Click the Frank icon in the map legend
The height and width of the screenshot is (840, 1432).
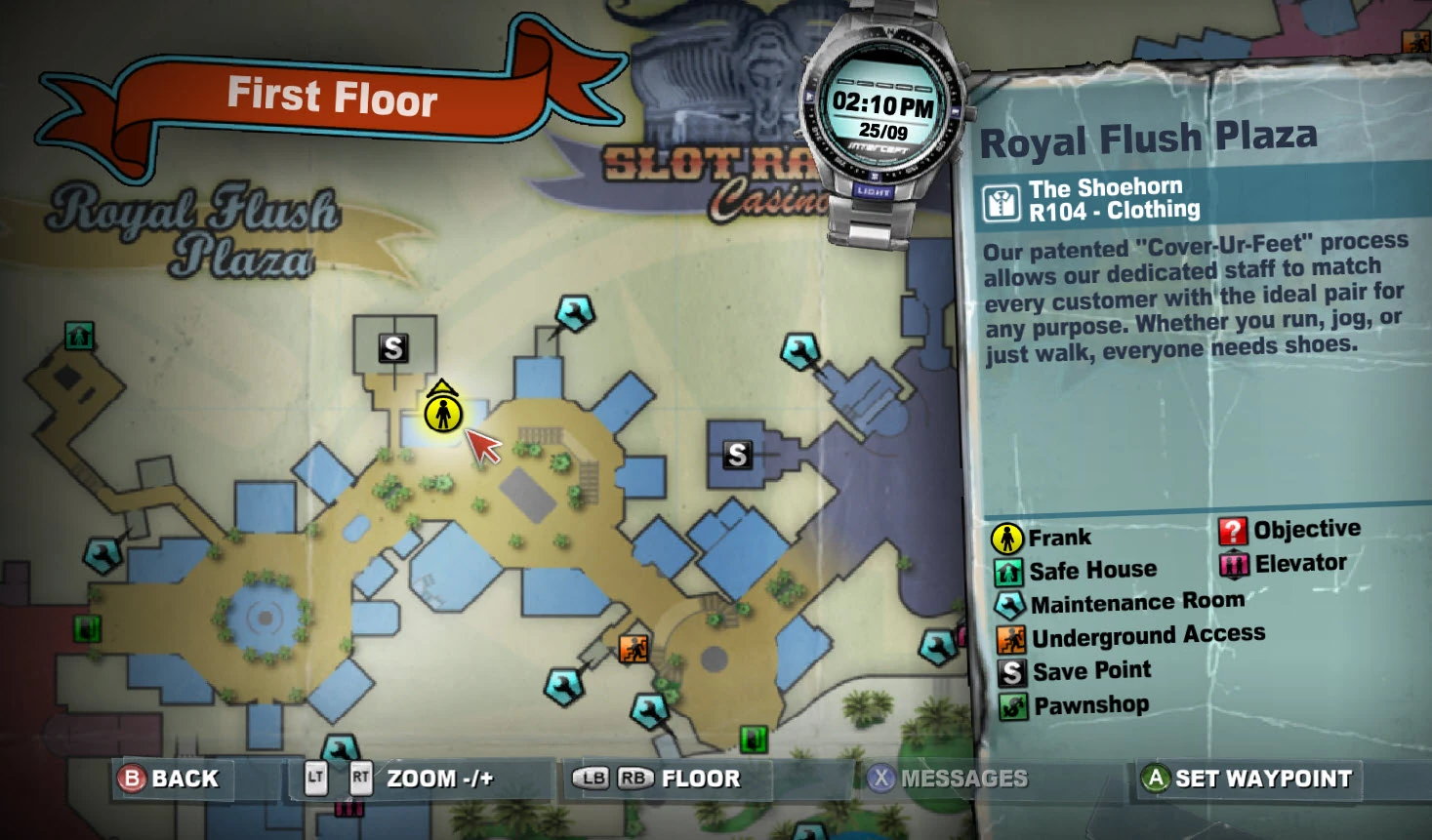point(1005,537)
